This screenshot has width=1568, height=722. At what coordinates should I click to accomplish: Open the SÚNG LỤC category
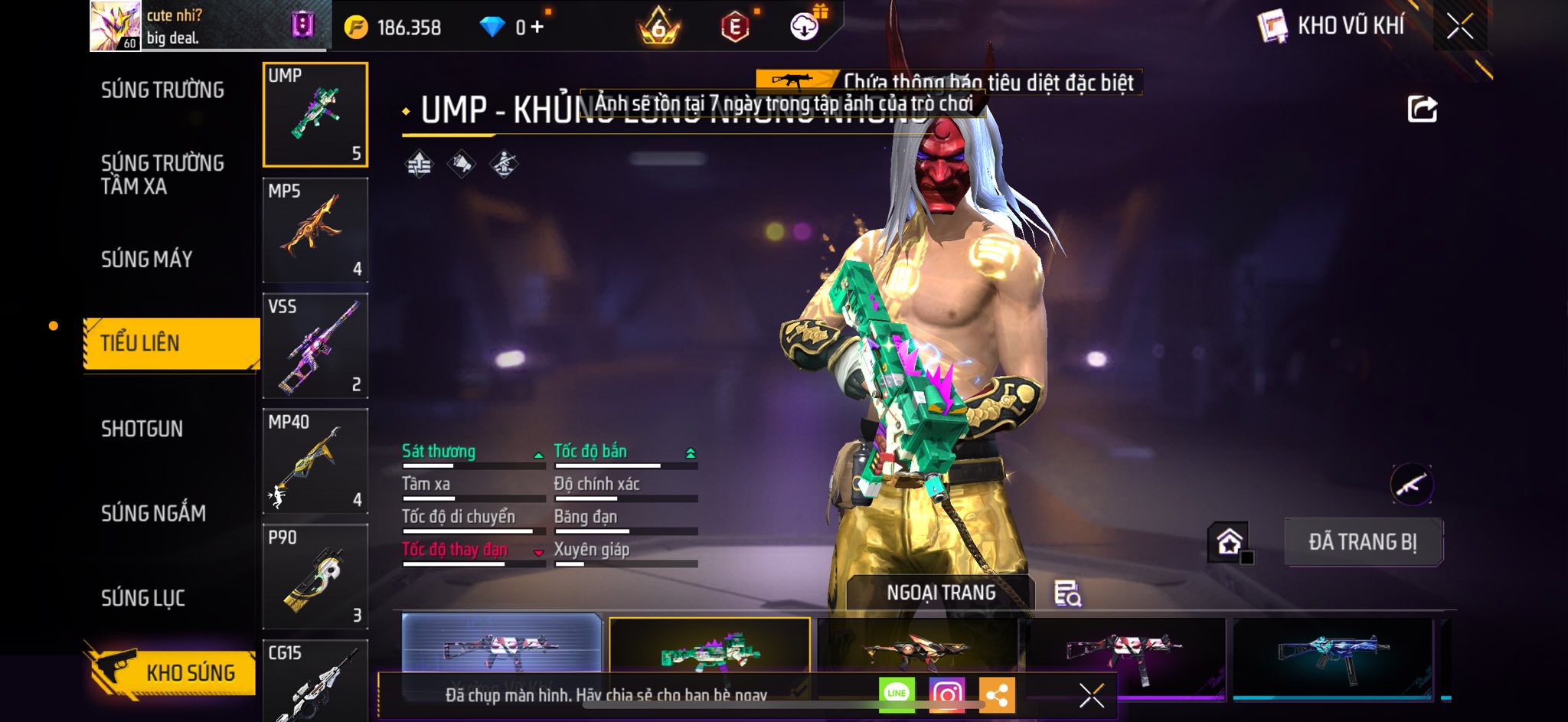143,598
